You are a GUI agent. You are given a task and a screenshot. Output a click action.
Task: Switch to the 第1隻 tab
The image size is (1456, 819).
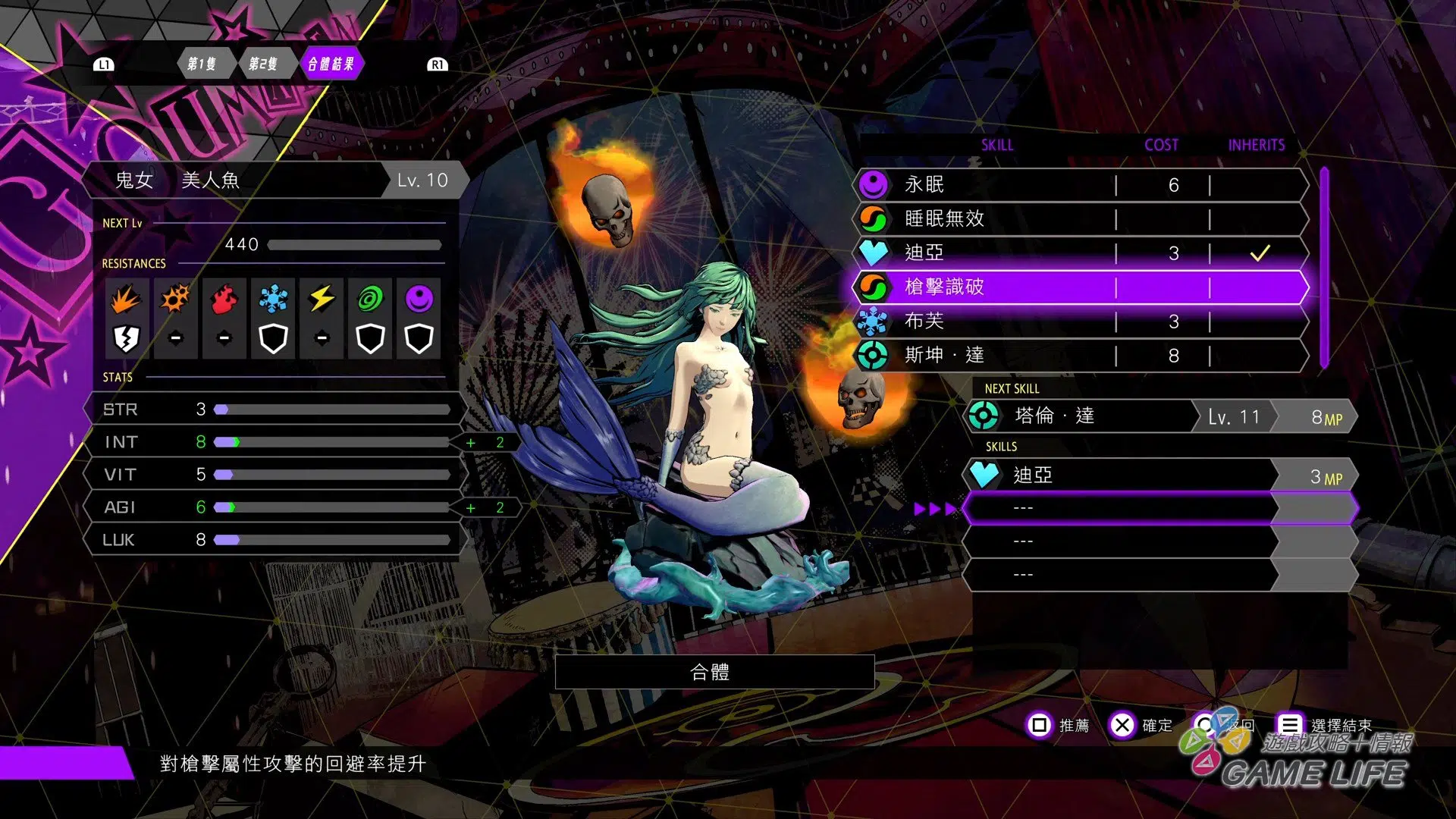[x=202, y=64]
